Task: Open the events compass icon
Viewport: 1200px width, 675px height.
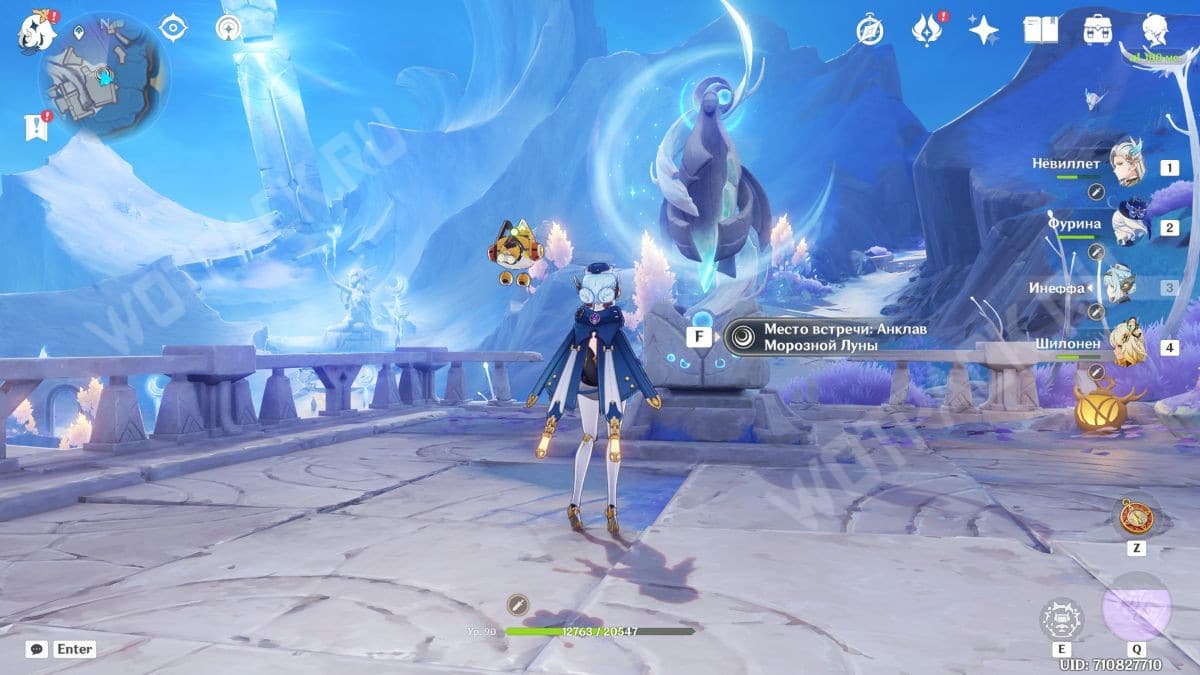Action: click(869, 31)
